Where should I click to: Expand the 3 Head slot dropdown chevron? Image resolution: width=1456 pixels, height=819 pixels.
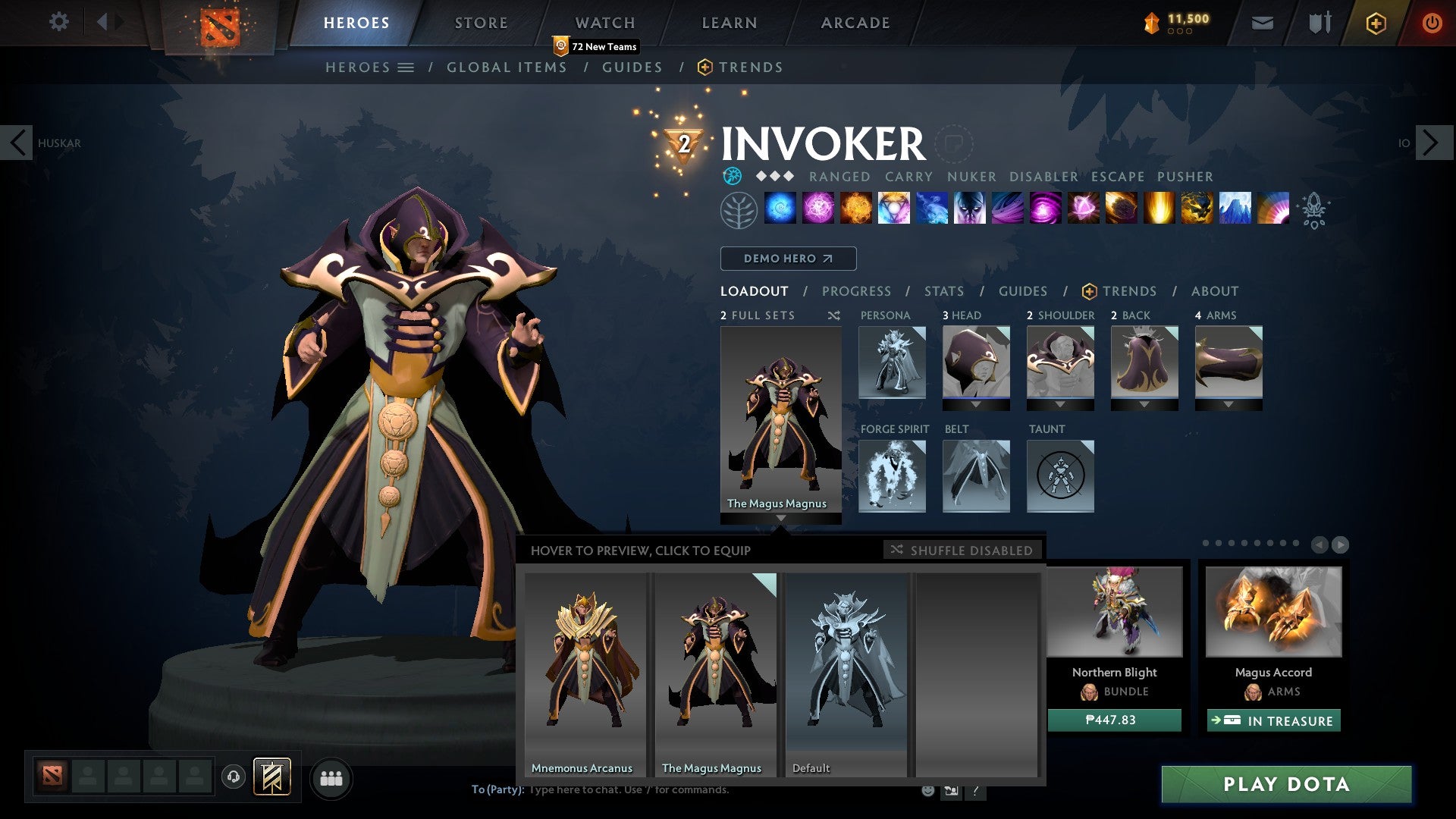point(976,404)
